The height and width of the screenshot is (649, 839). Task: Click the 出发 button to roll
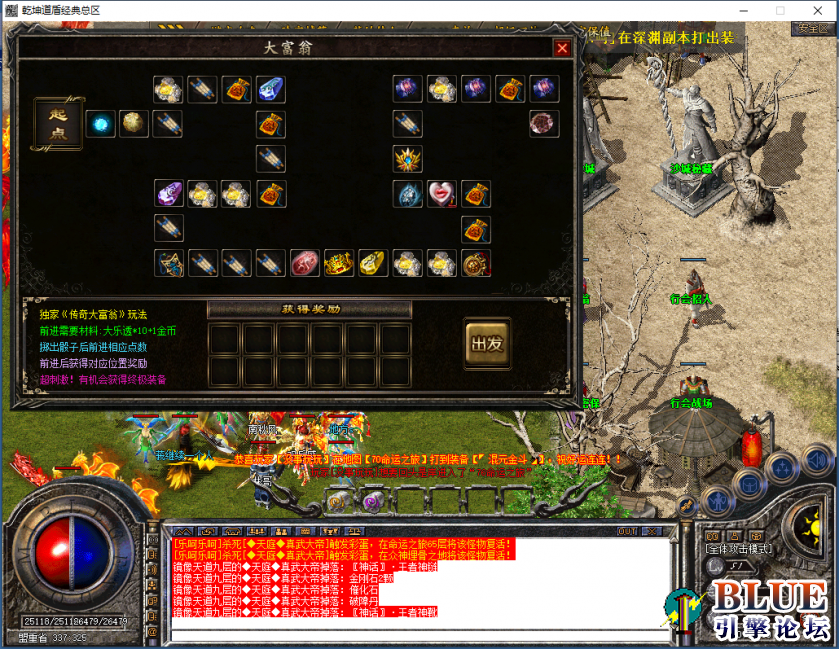tap(487, 343)
